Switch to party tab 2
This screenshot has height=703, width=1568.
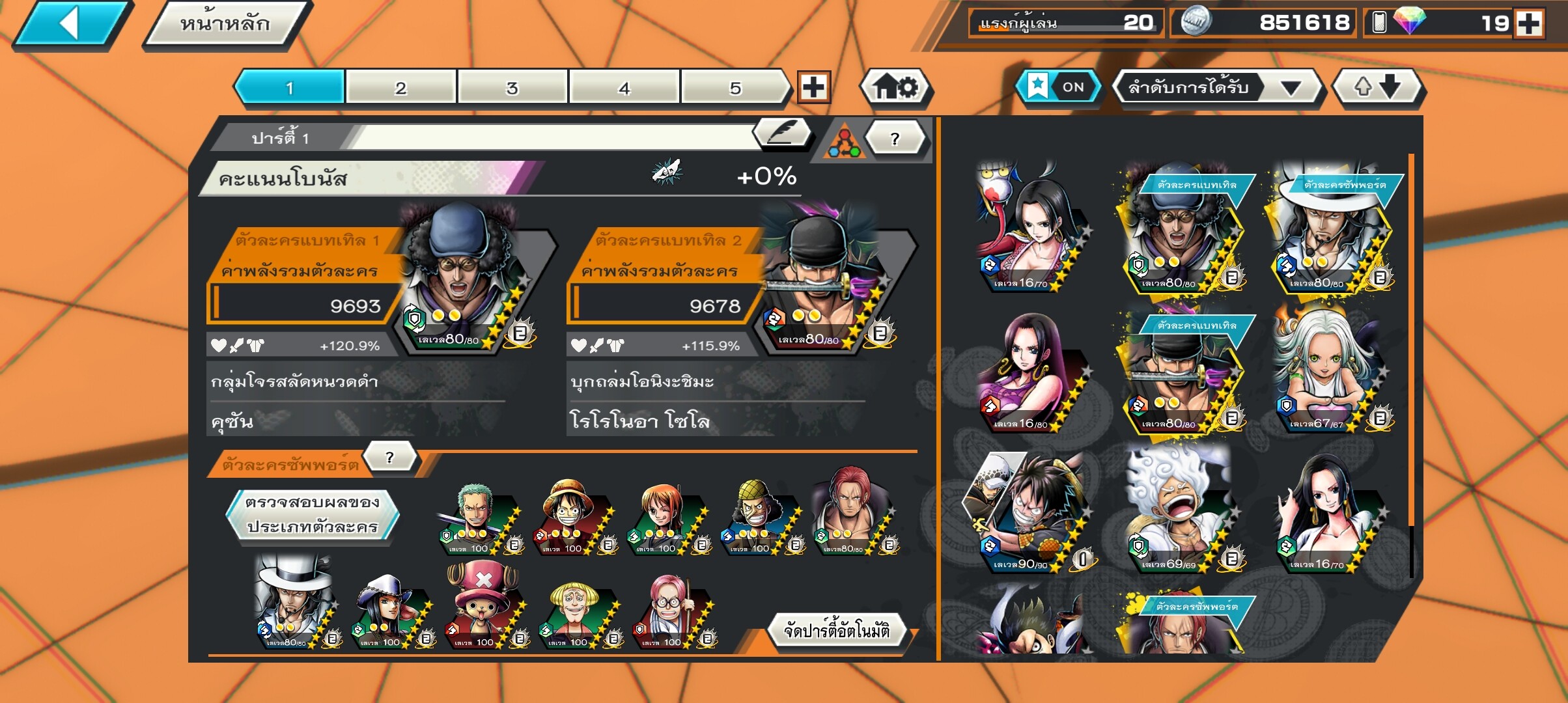click(x=400, y=88)
